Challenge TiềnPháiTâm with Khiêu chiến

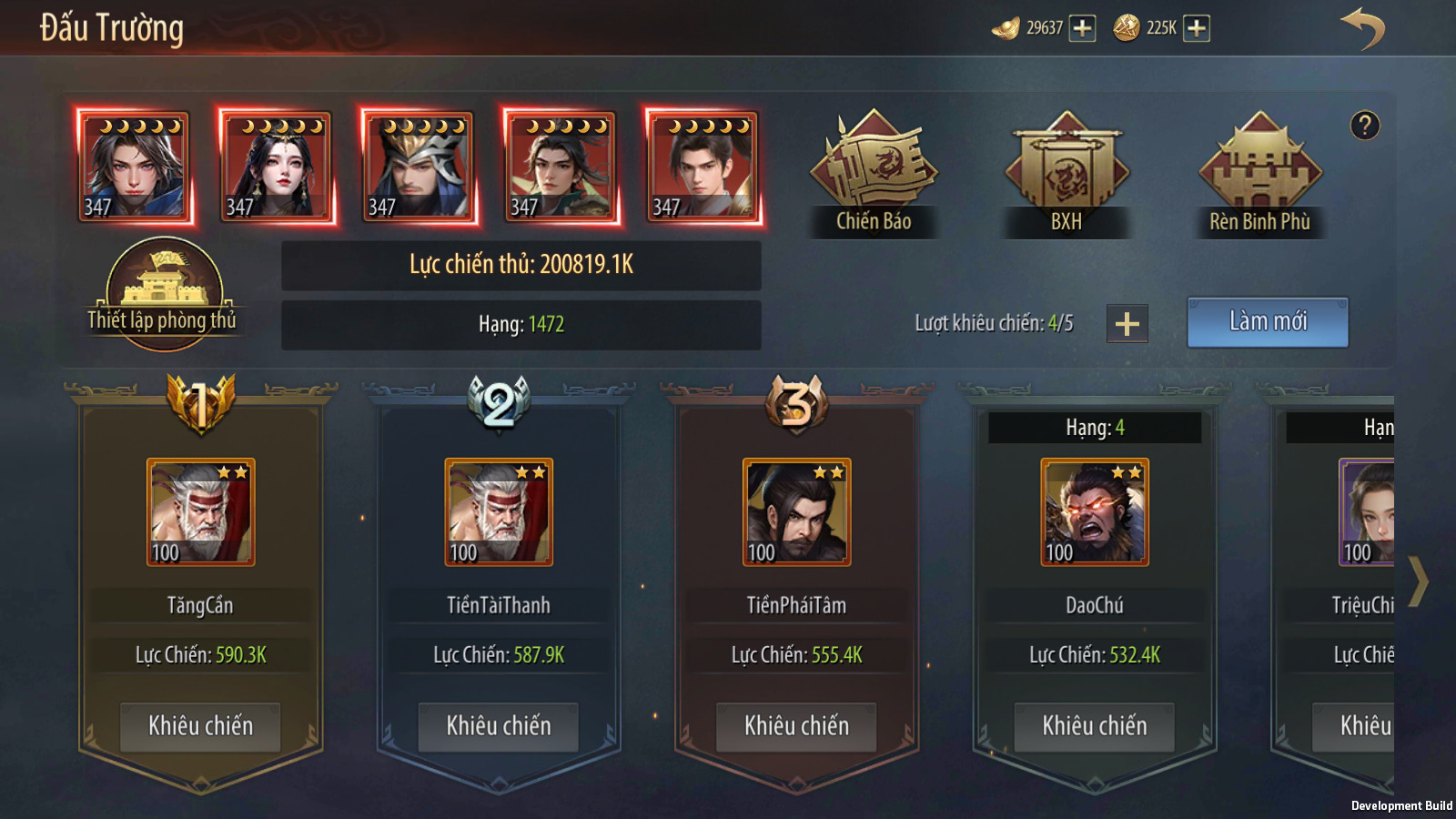796,726
